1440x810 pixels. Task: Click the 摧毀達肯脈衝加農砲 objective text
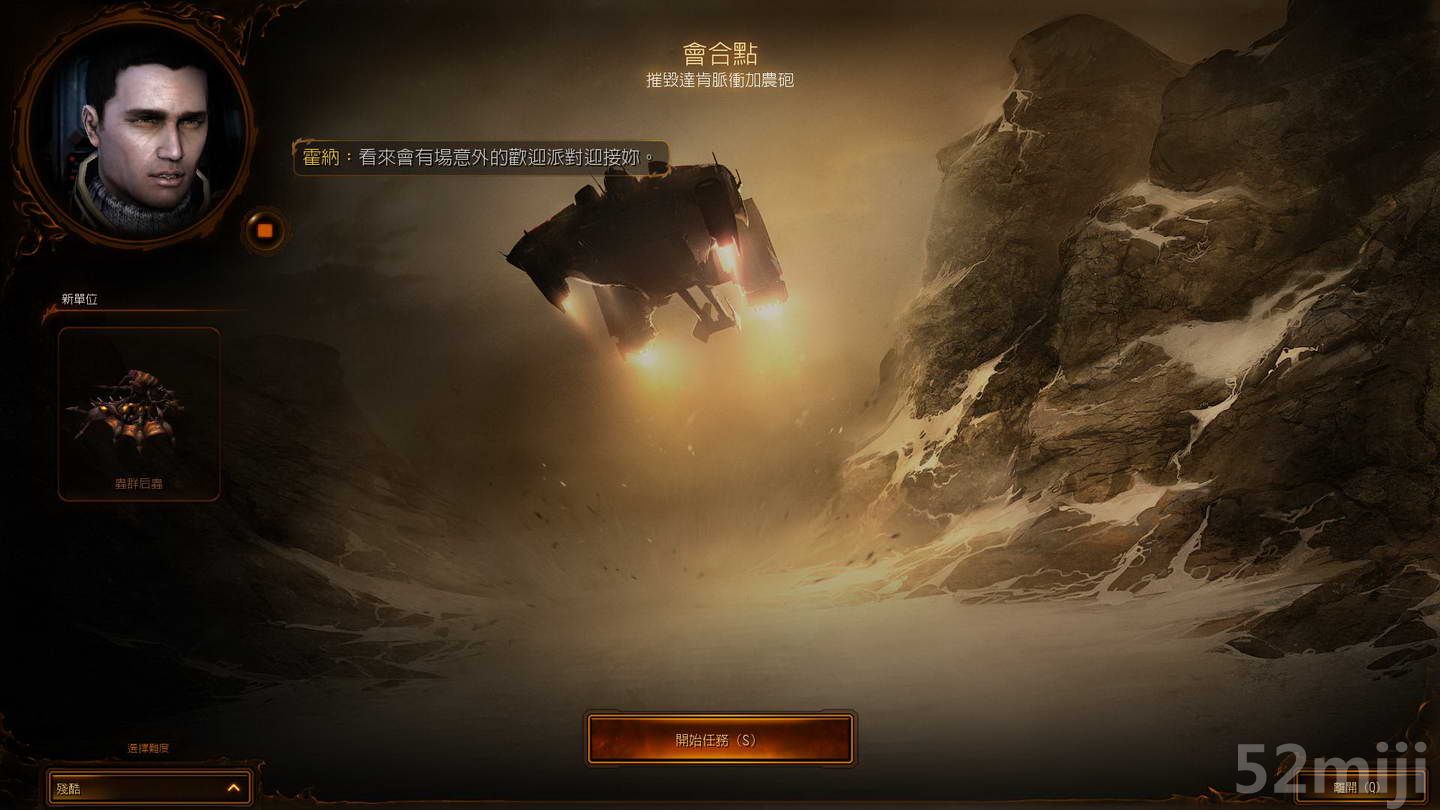[722, 80]
